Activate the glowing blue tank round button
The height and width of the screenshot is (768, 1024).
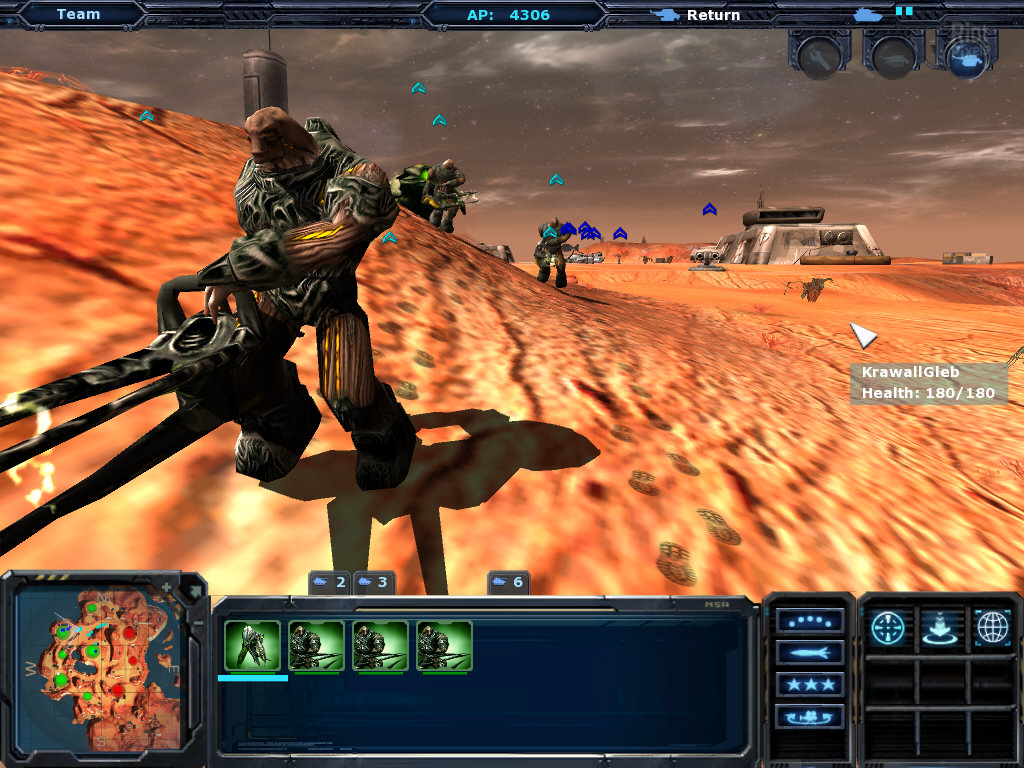click(966, 58)
